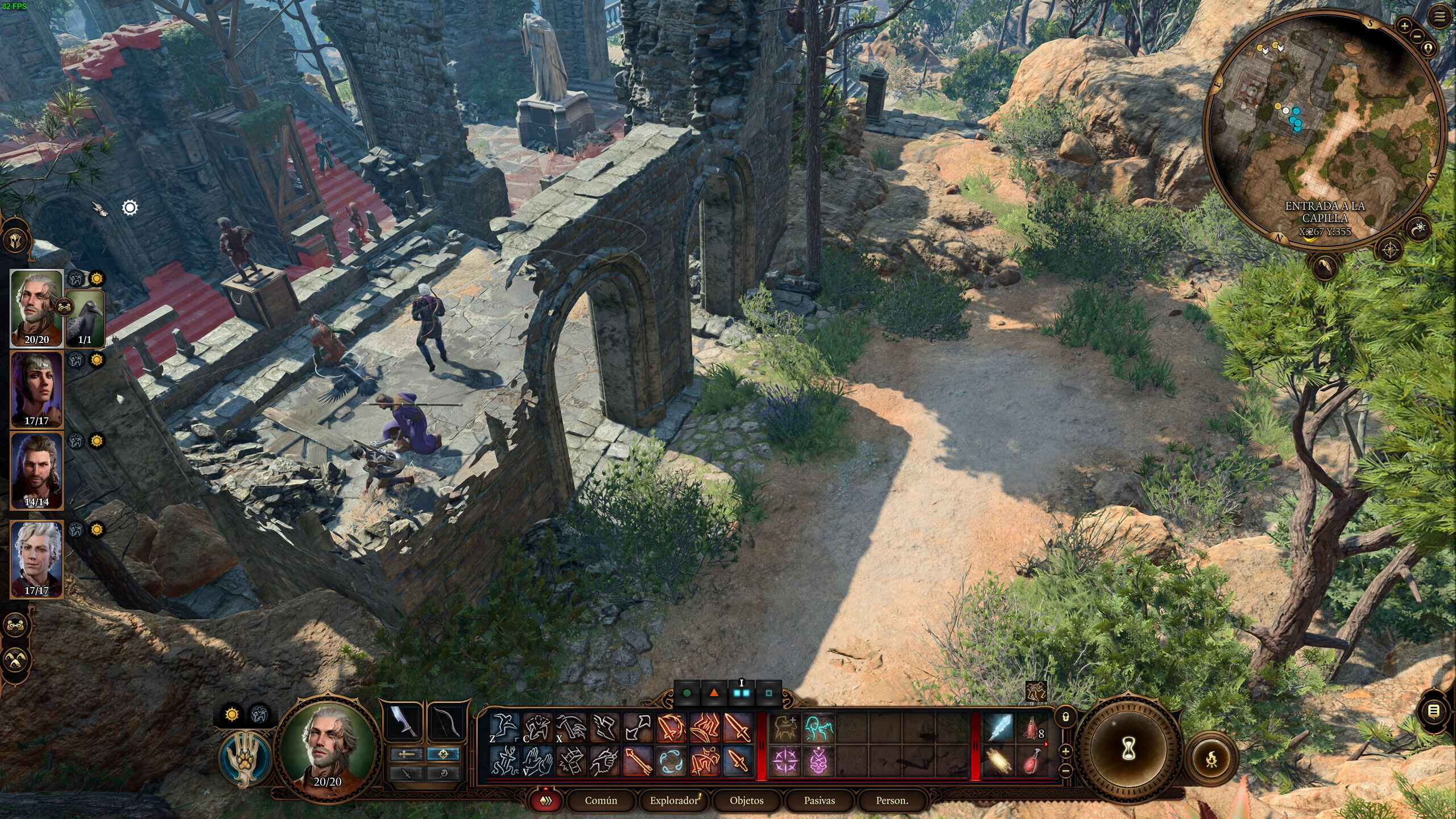Open the game menu button near minimap

click(1440, 17)
